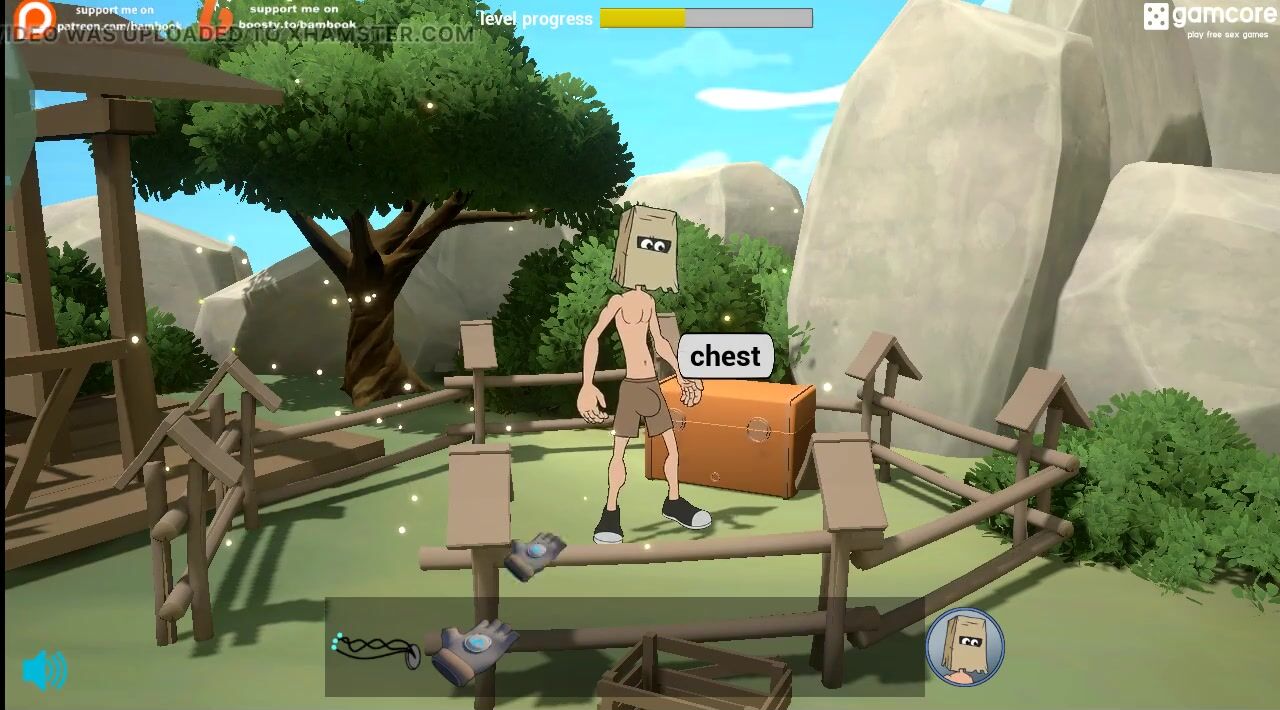Pick the glove item in inventory bar

click(475, 647)
